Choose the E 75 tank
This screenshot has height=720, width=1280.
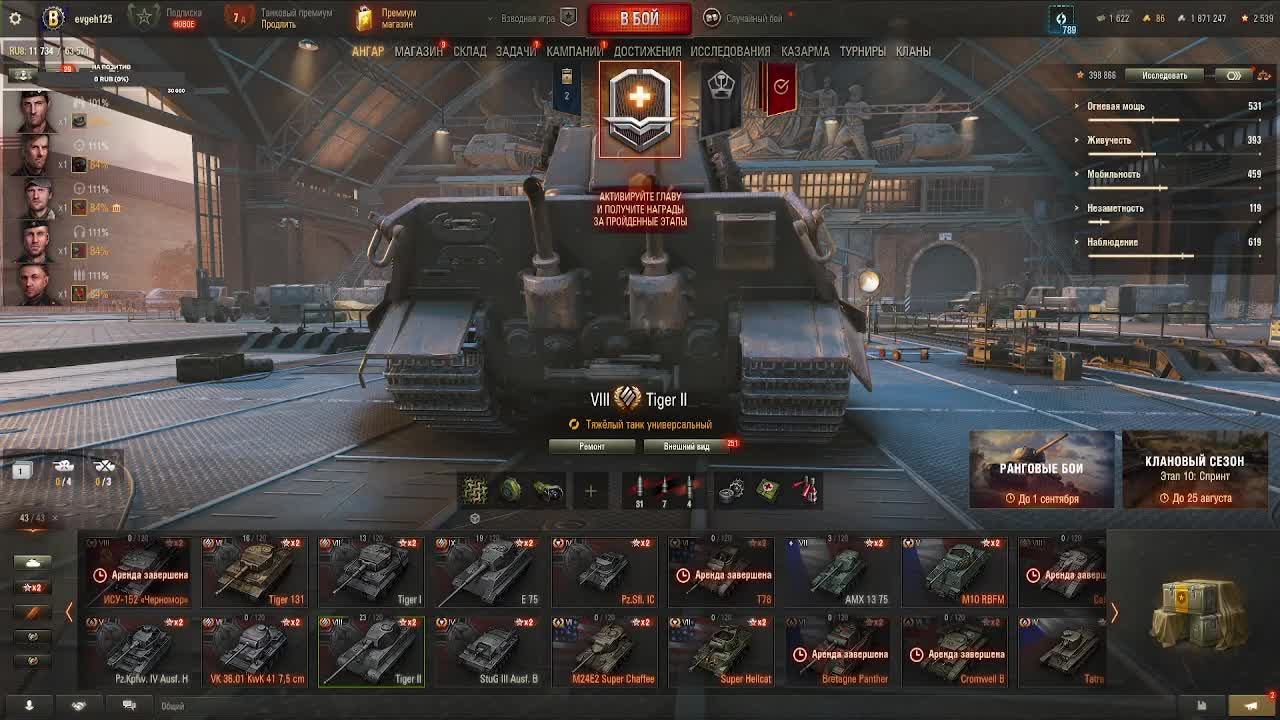coord(488,572)
